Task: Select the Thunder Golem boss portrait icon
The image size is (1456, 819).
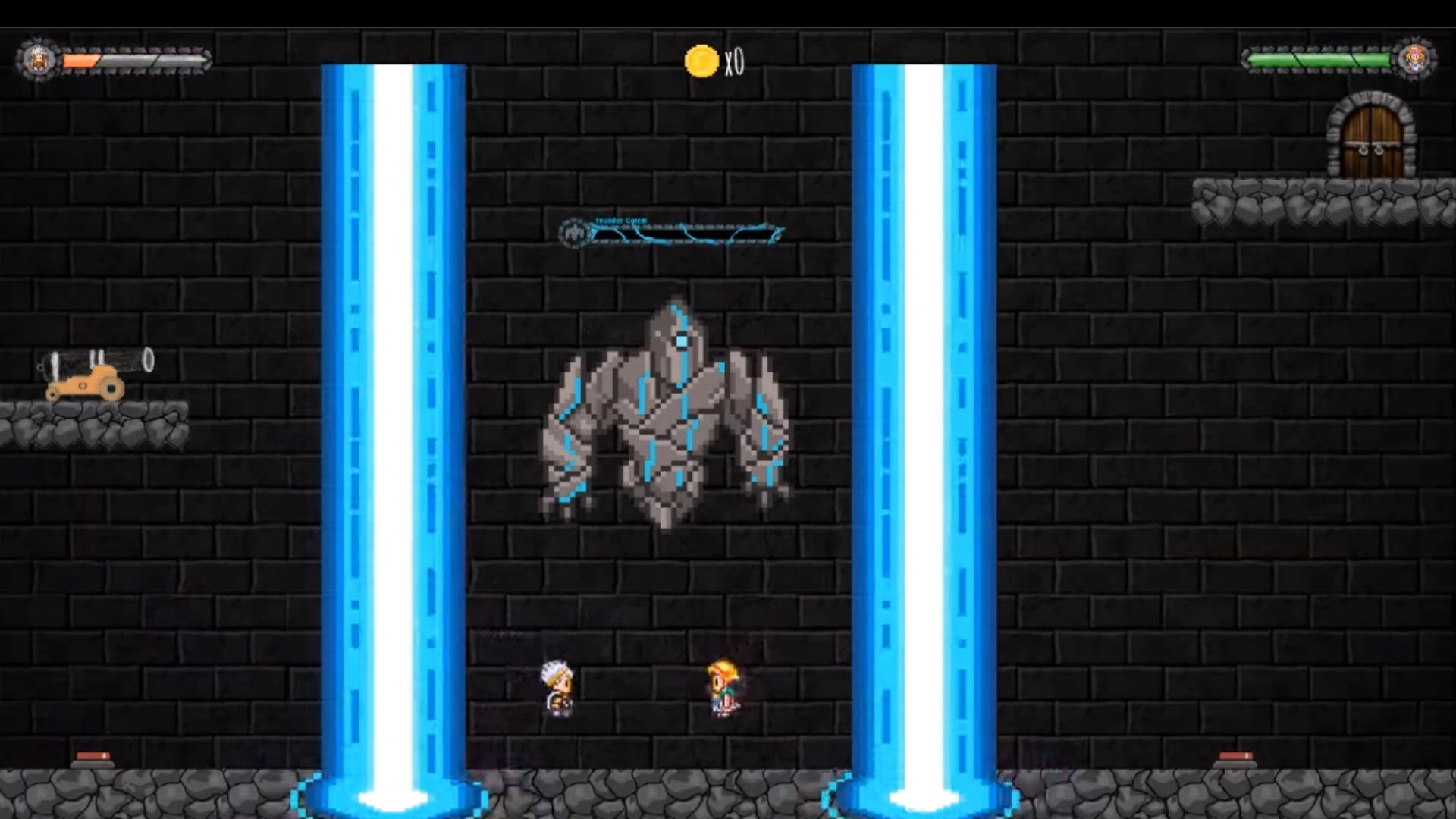Action: (573, 230)
